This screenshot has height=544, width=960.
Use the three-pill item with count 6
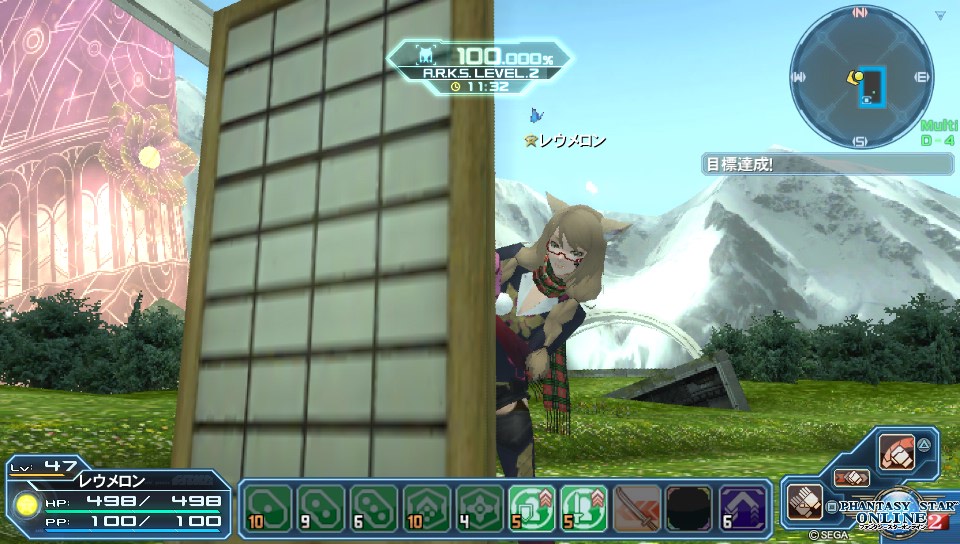pyautogui.click(x=371, y=507)
